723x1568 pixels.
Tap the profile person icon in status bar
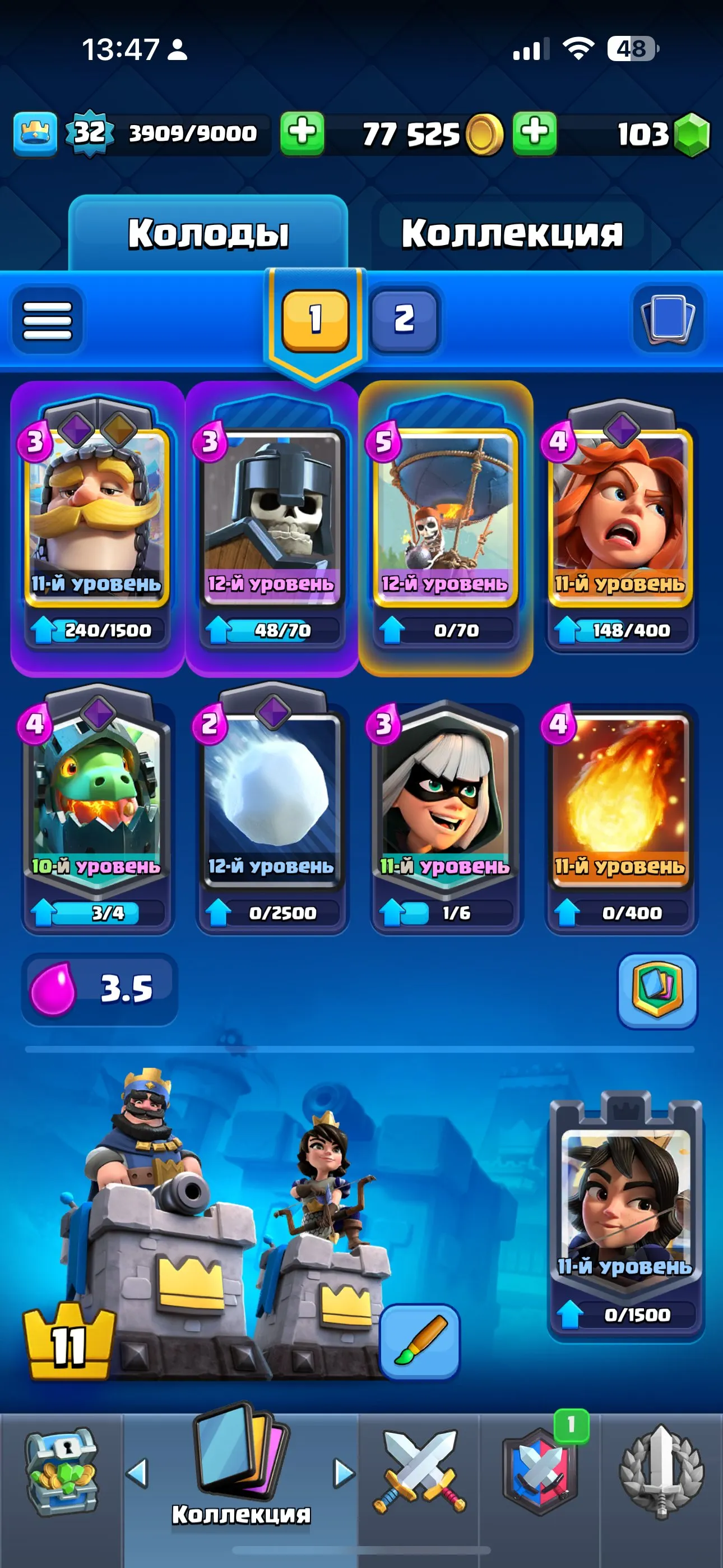pyautogui.click(x=177, y=52)
